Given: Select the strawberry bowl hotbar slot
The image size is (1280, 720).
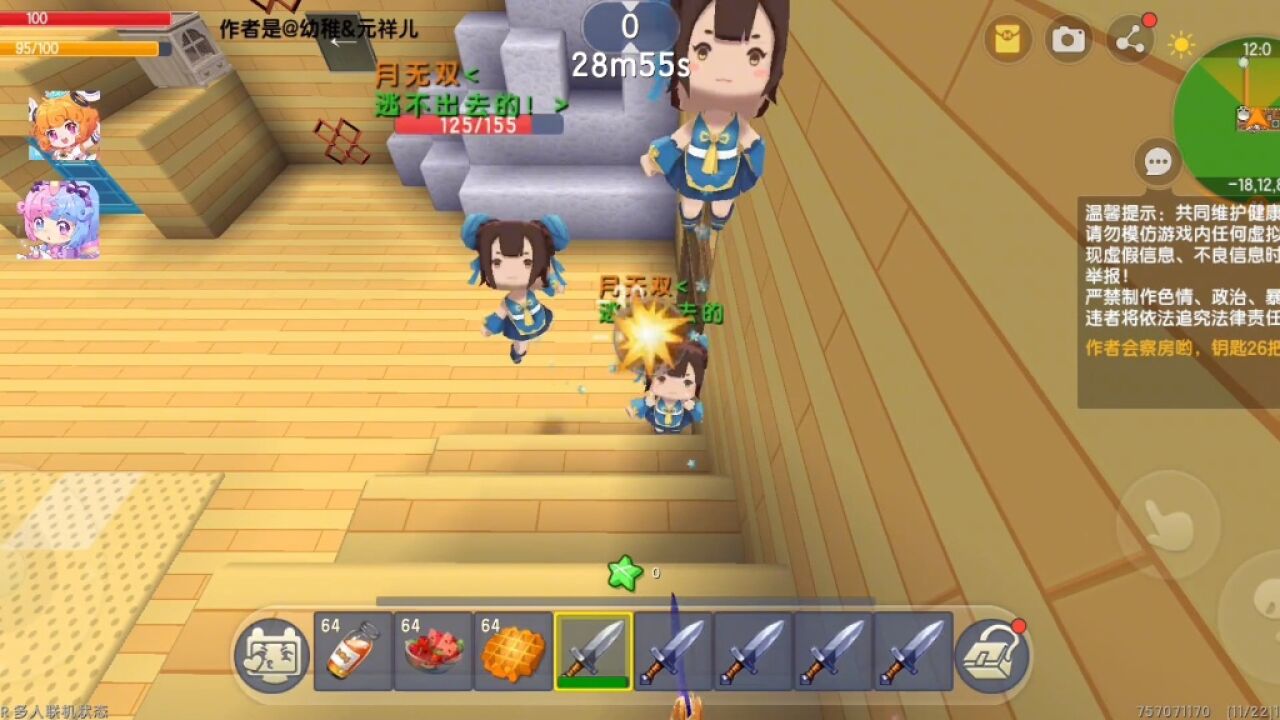Looking at the screenshot, I should (433, 651).
